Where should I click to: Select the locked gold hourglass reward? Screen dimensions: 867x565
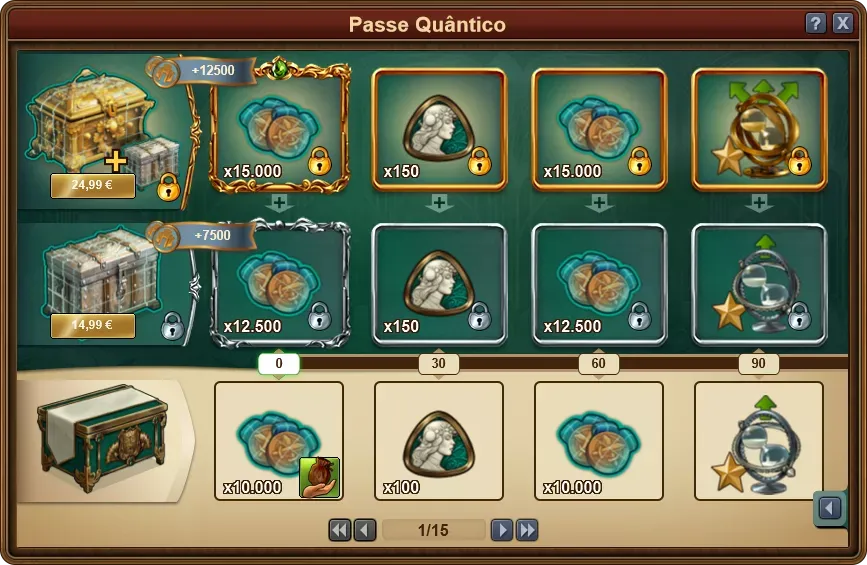point(758,129)
